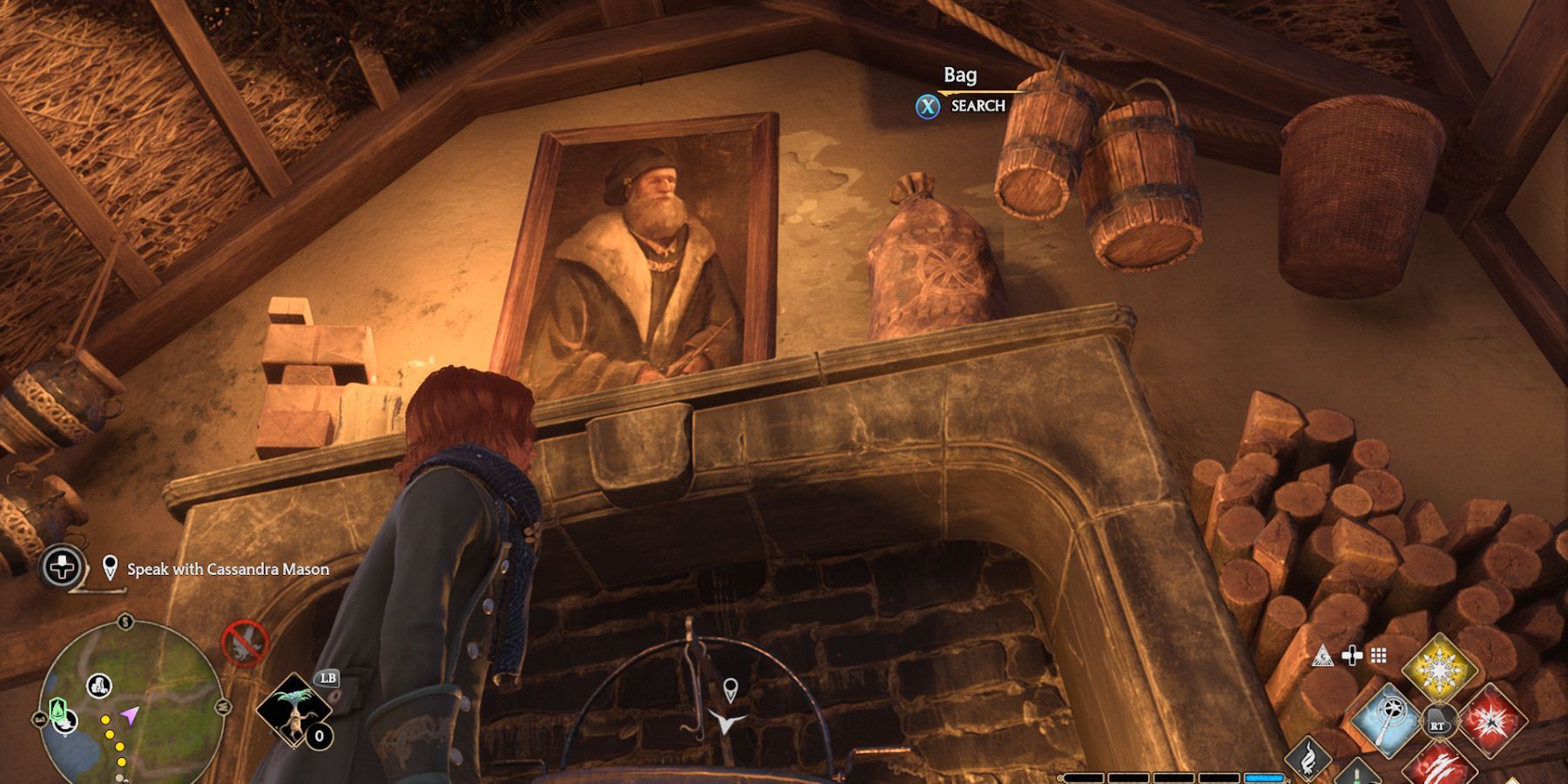
Task: Click the crossed-out bird mount-disabled icon
Action: [x=244, y=643]
